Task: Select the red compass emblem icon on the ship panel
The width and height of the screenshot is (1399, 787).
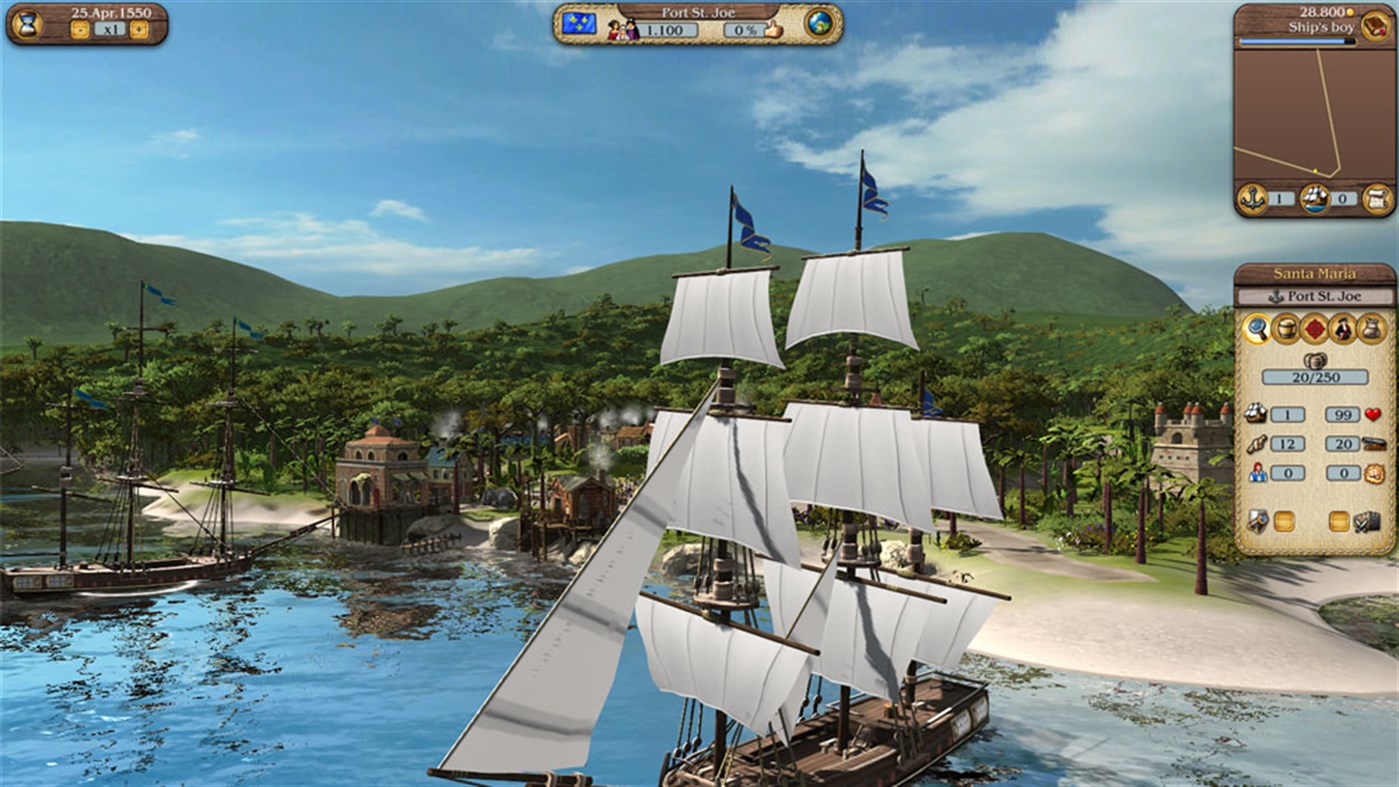Action: tap(1315, 328)
